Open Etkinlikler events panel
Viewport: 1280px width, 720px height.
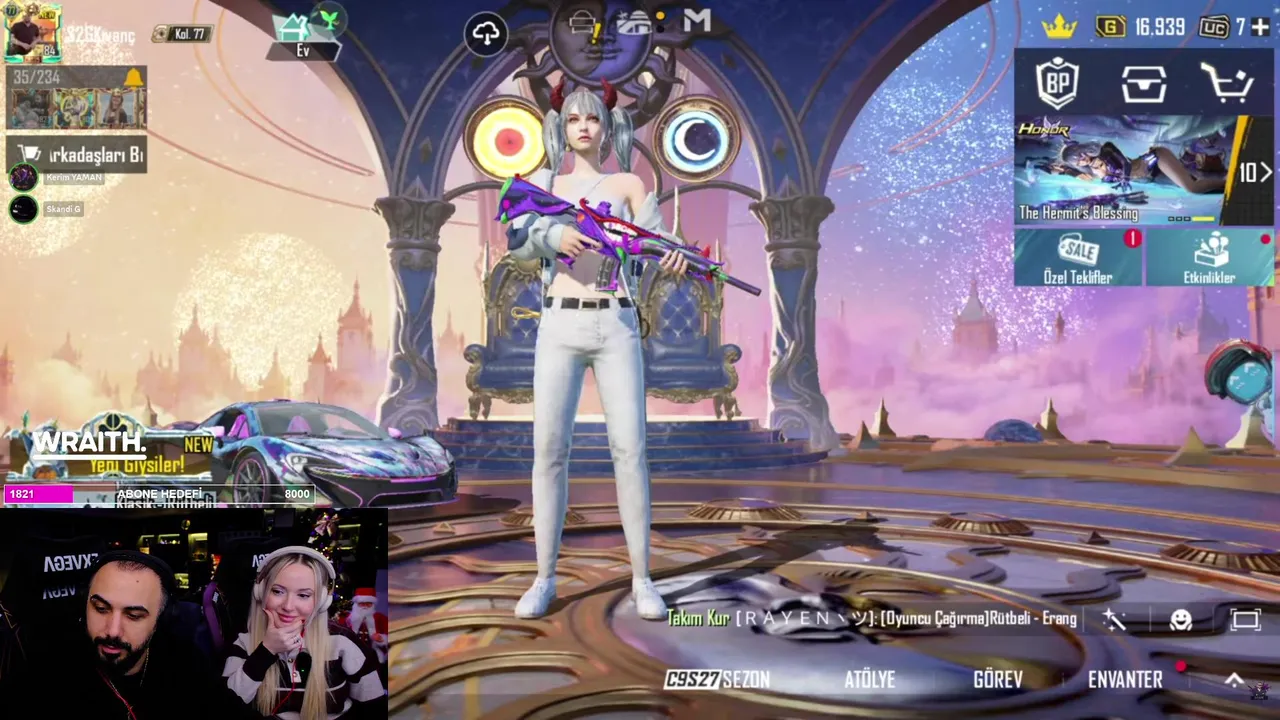point(1209,258)
